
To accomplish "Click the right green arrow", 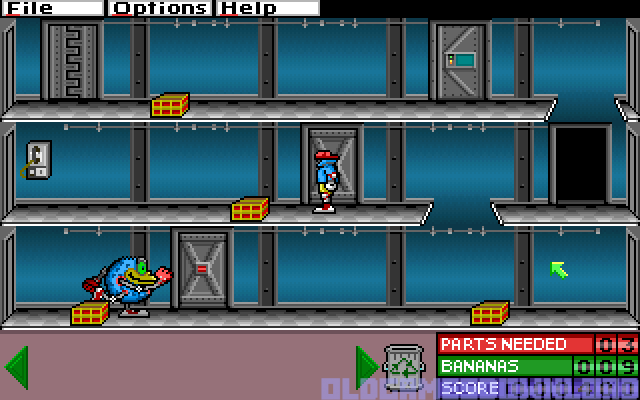I will pyautogui.click(x=366, y=367).
